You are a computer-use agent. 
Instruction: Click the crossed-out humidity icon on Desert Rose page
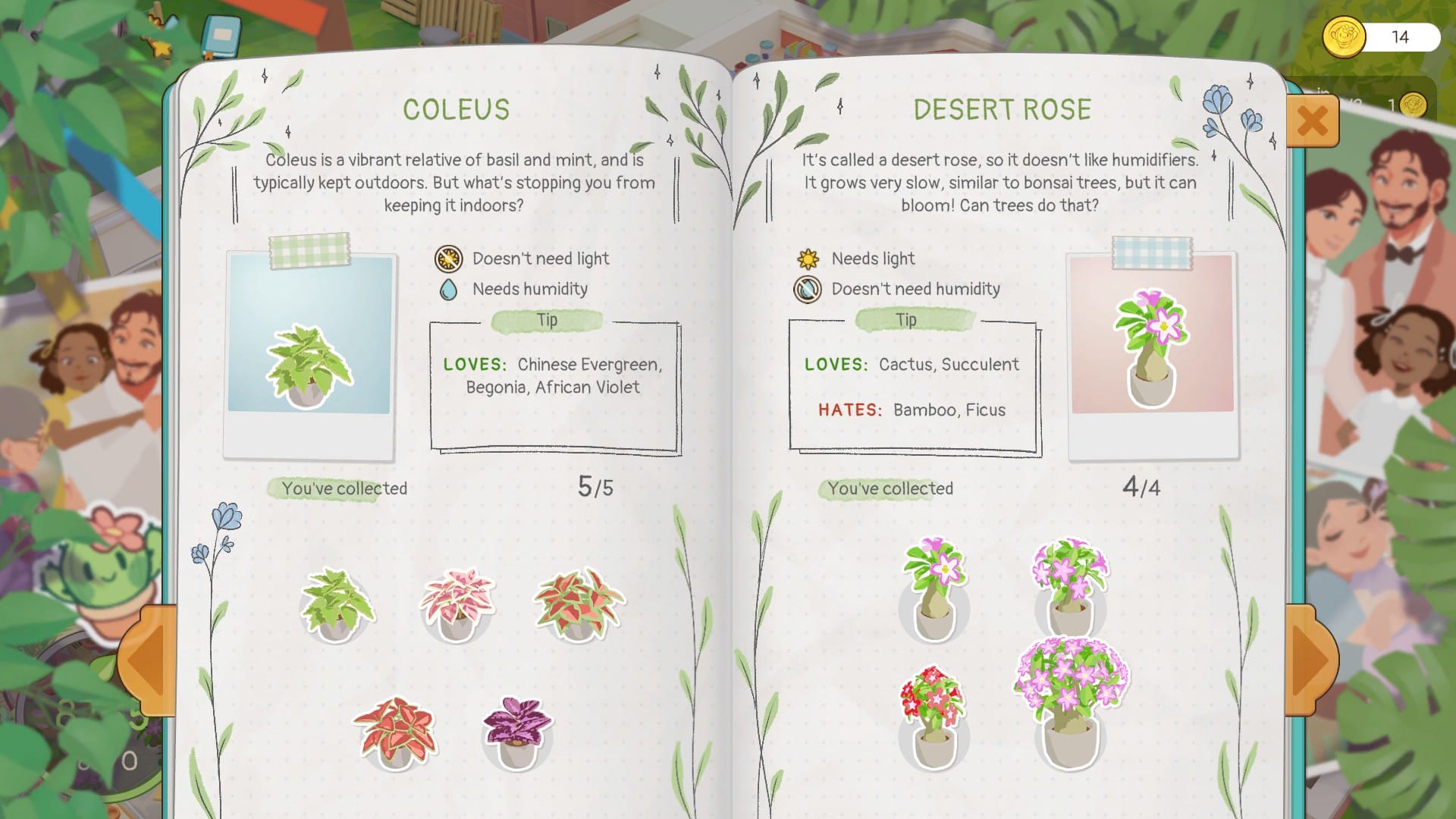(808, 289)
